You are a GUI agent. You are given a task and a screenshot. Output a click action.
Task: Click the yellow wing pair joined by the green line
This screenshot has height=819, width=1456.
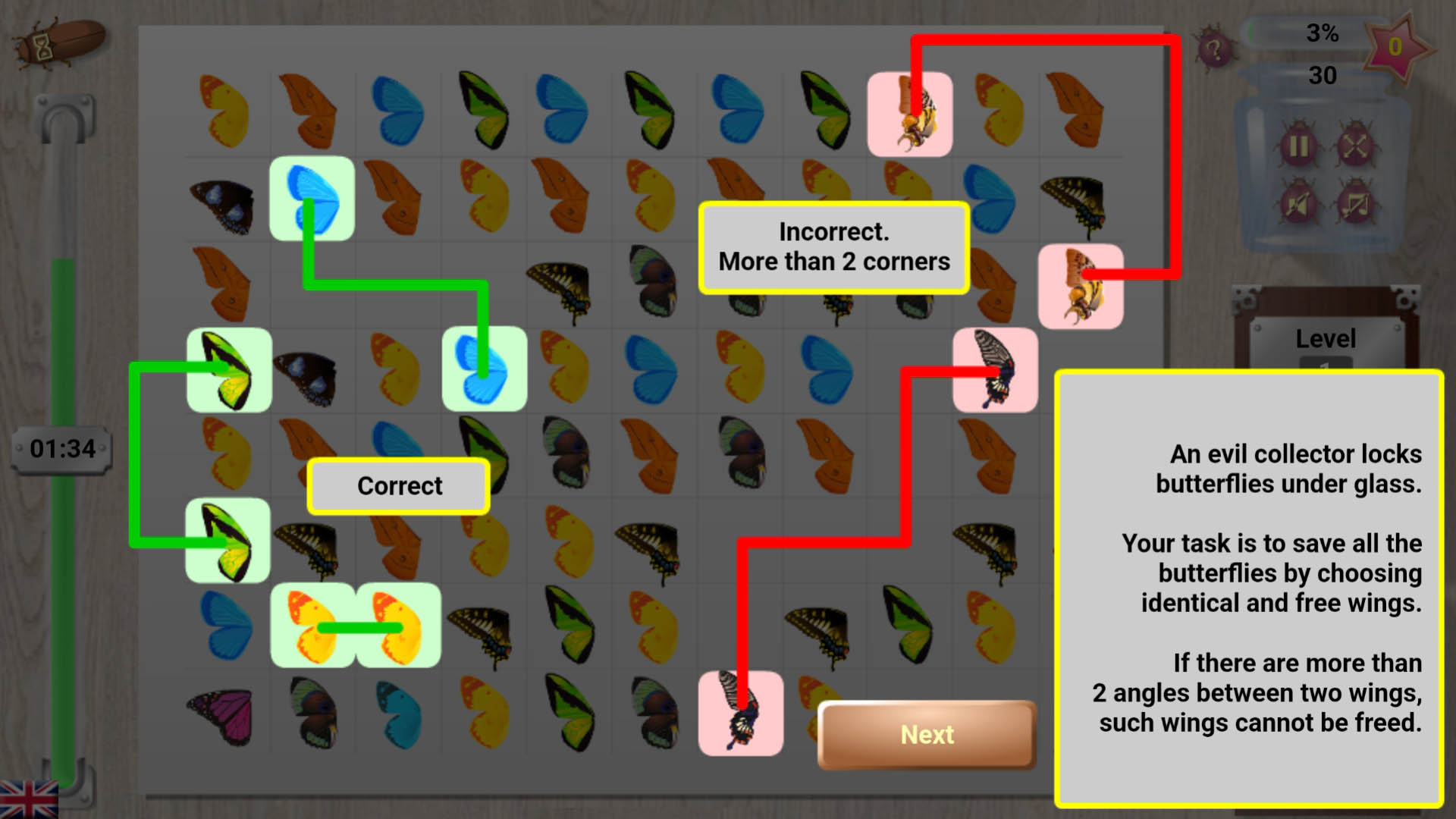pyautogui.click(x=356, y=627)
